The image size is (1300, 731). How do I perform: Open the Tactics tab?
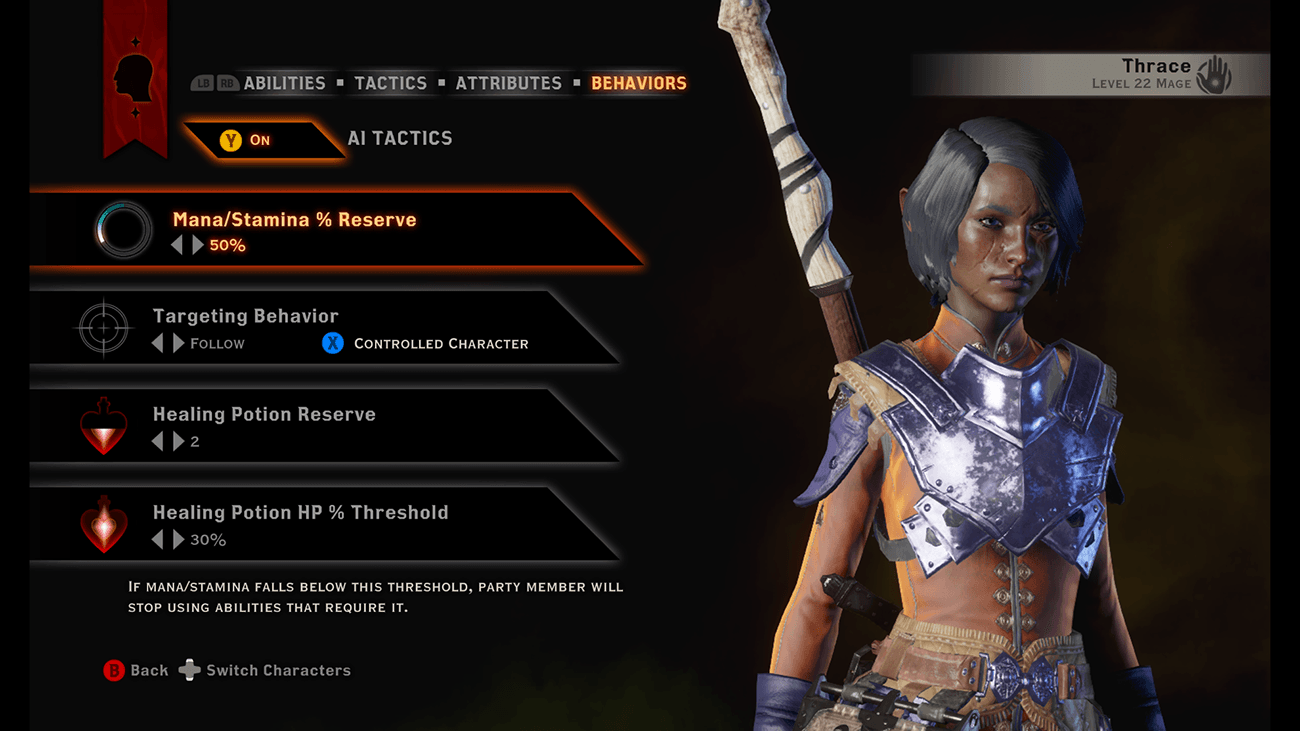pos(390,83)
